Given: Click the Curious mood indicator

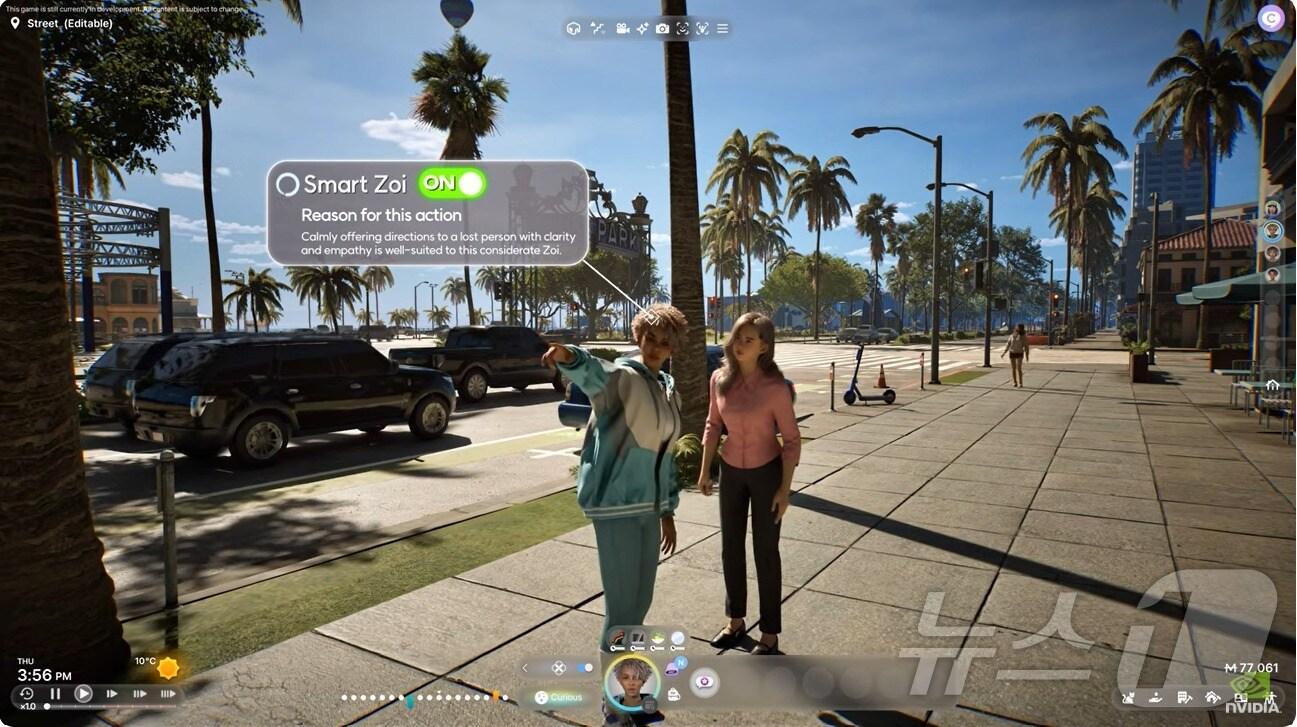Looking at the screenshot, I should click(x=558, y=697).
